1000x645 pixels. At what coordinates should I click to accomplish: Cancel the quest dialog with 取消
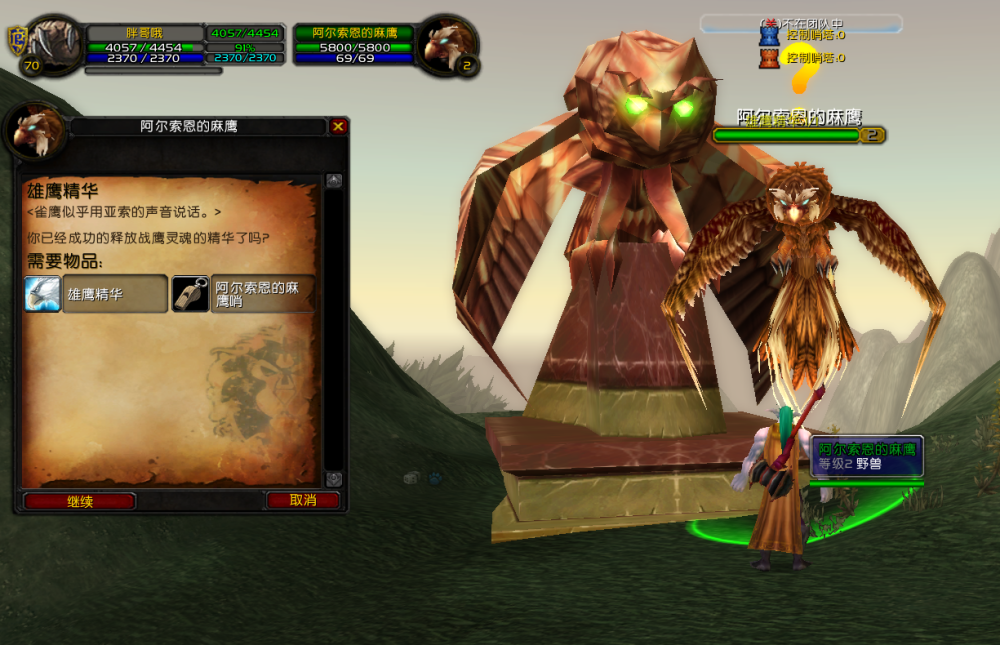pos(302,500)
